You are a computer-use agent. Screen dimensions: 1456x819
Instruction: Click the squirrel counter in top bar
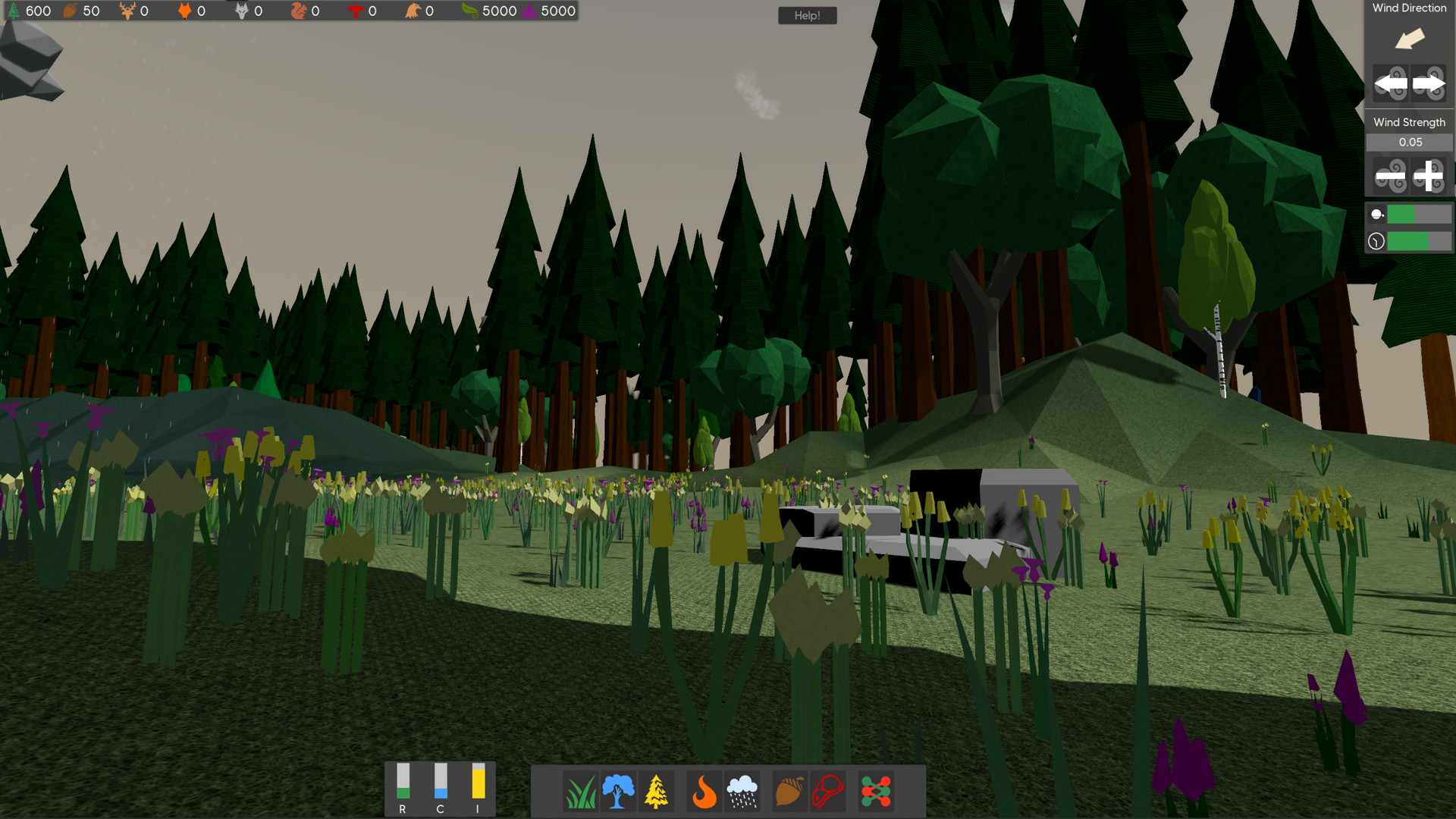[x=300, y=11]
